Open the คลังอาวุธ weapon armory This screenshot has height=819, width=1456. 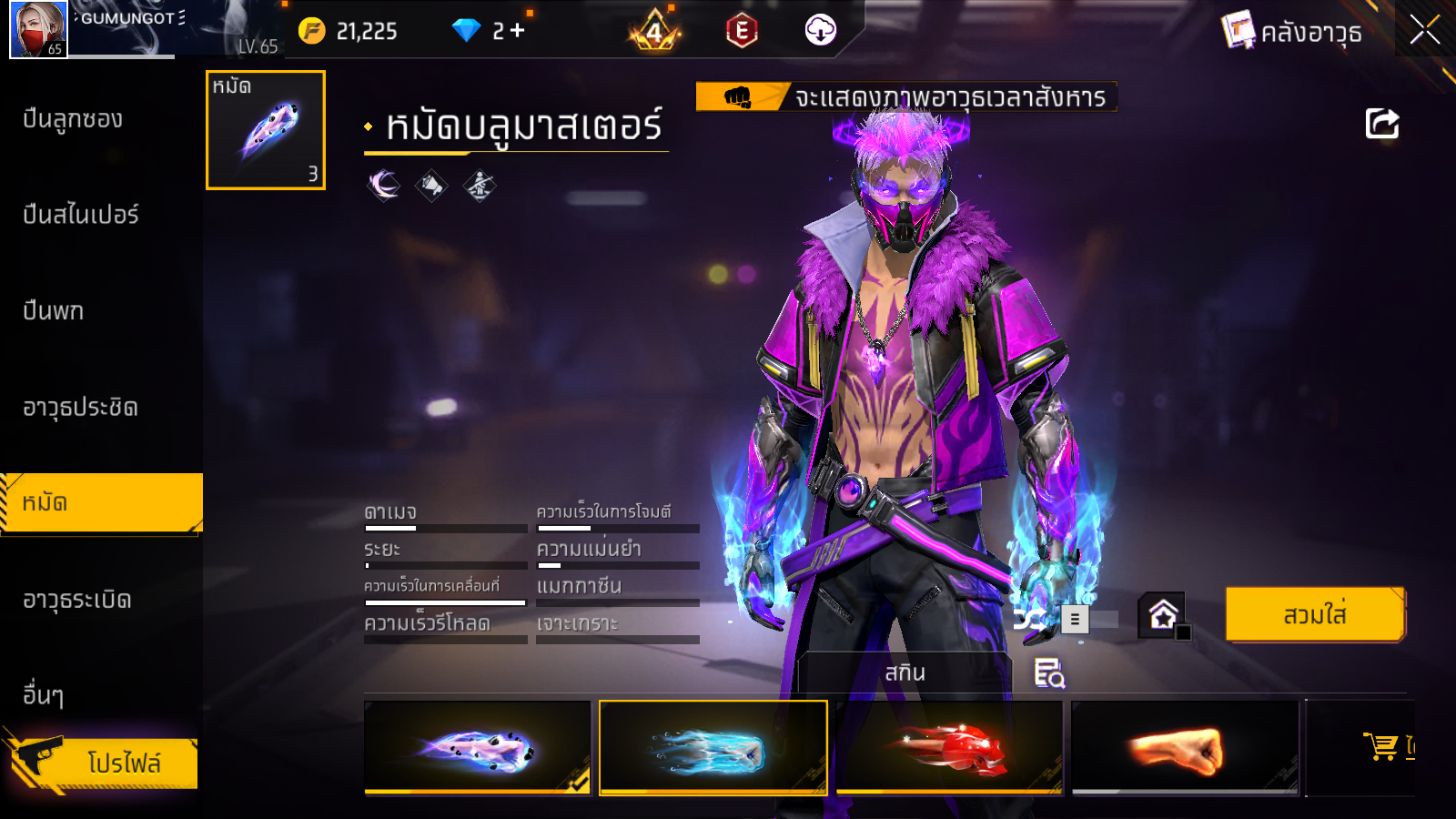(1292, 32)
